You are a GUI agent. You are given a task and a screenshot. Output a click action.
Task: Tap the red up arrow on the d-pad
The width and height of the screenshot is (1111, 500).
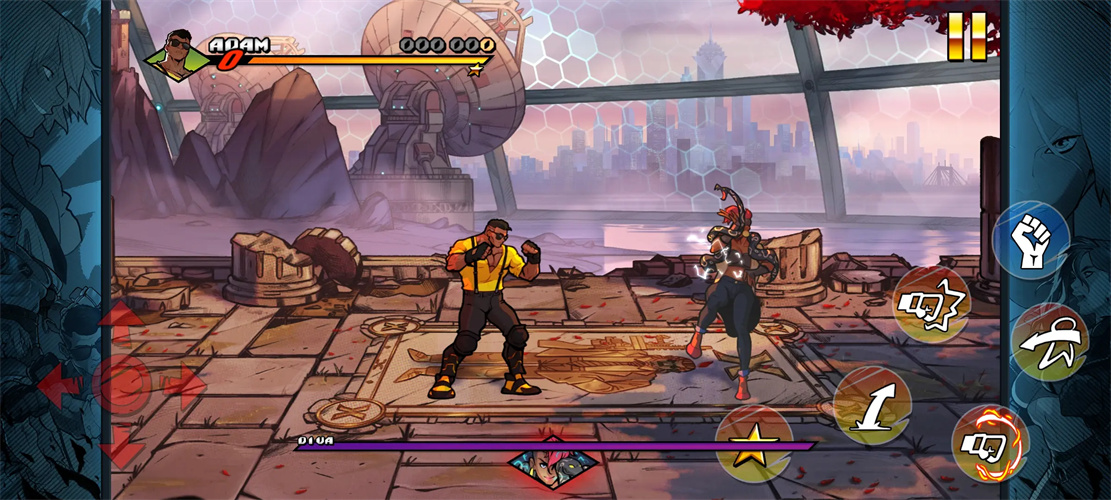point(122,320)
